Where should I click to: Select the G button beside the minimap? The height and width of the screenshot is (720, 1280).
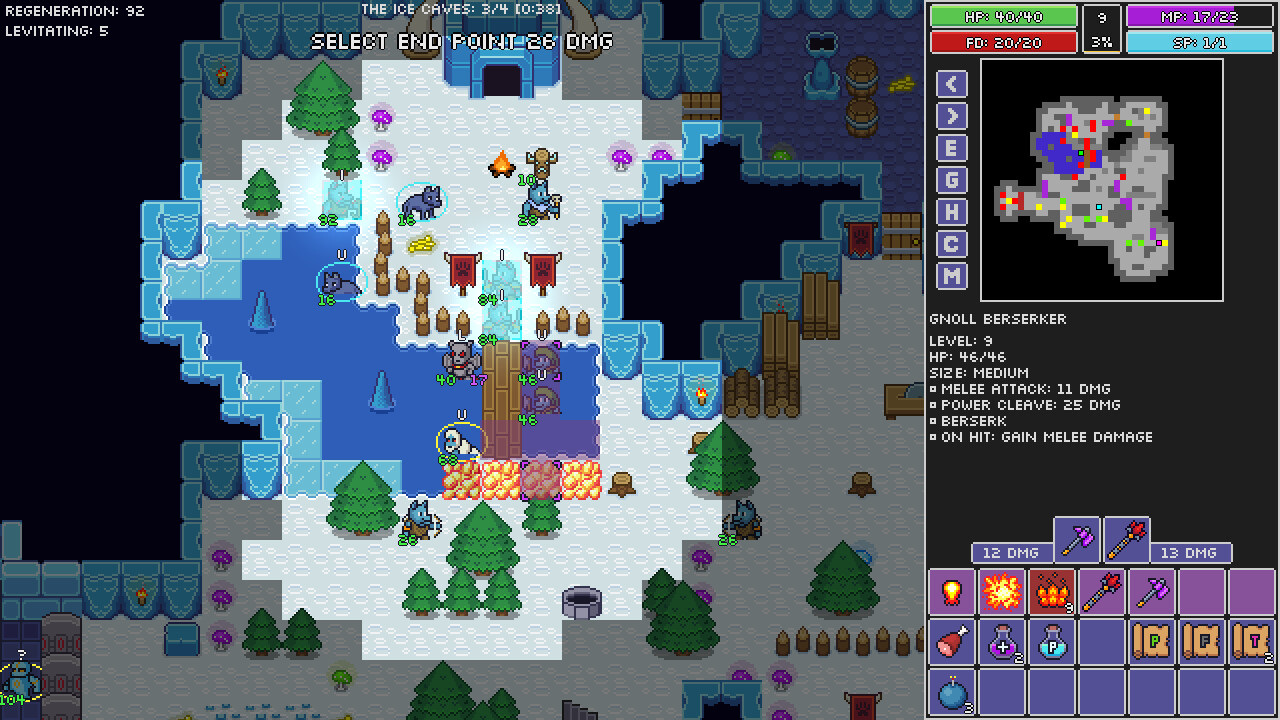pos(951,180)
